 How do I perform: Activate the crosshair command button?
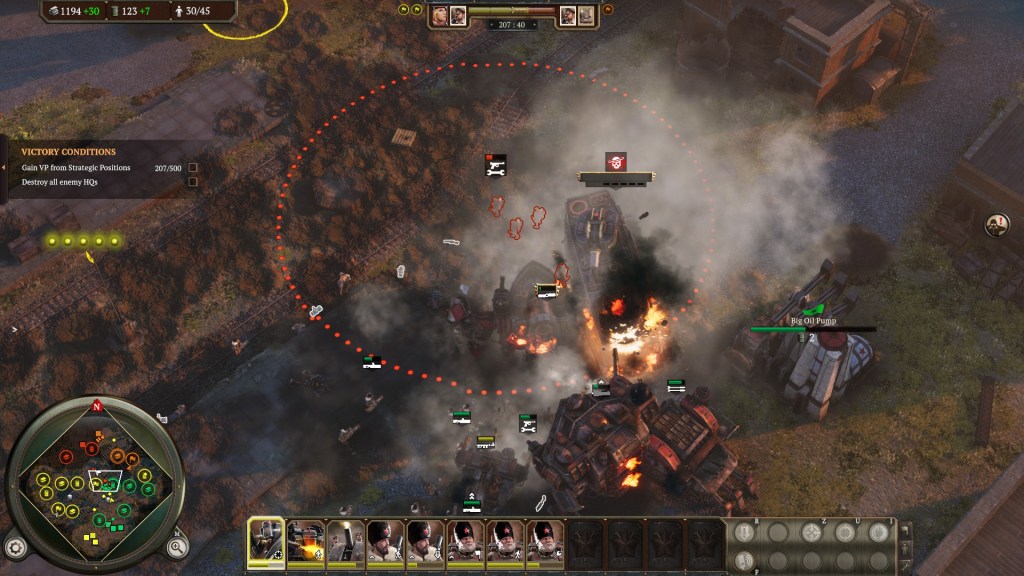tap(811, 532)
